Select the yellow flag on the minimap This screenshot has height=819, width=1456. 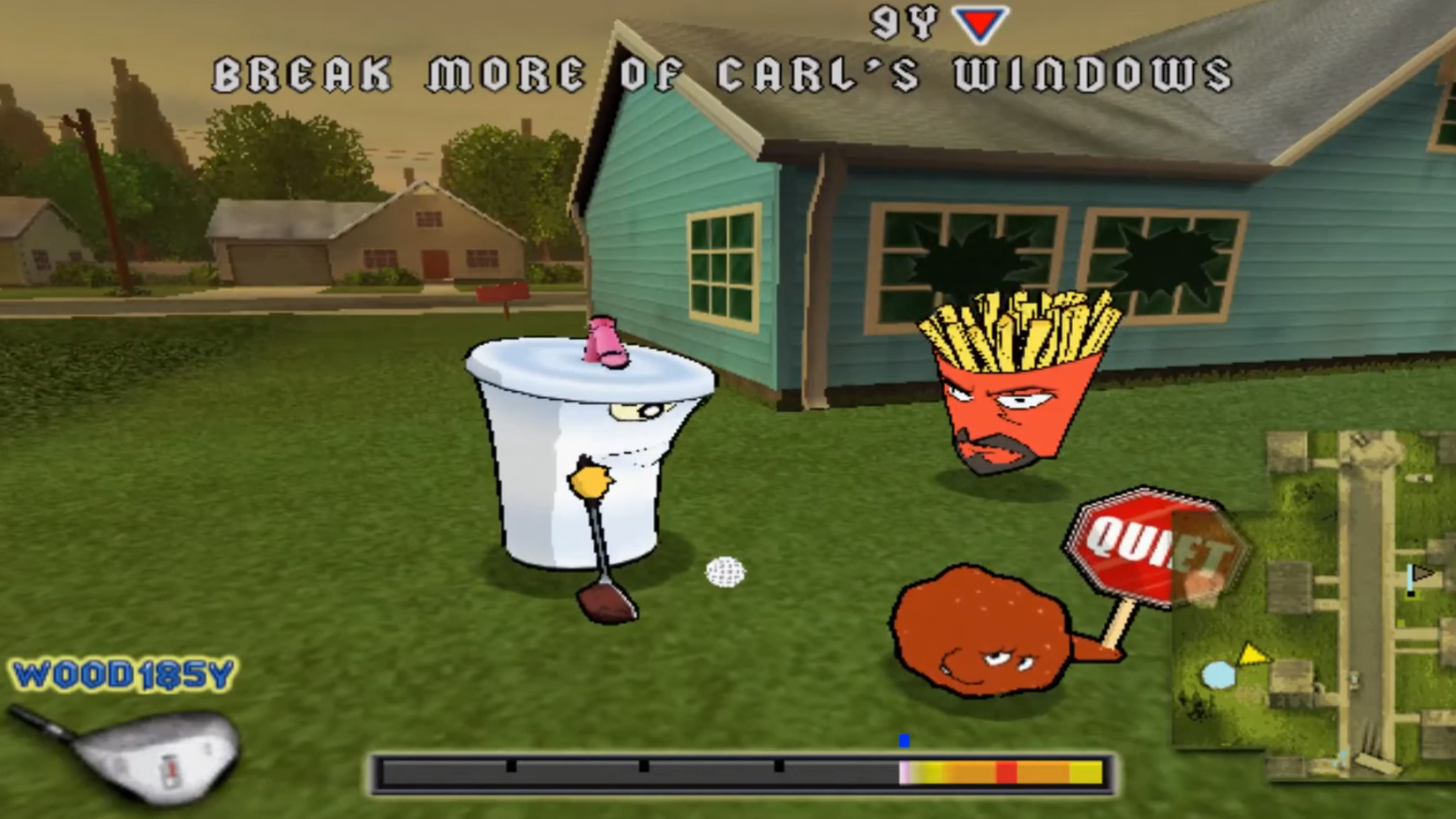coord(1254,654)
